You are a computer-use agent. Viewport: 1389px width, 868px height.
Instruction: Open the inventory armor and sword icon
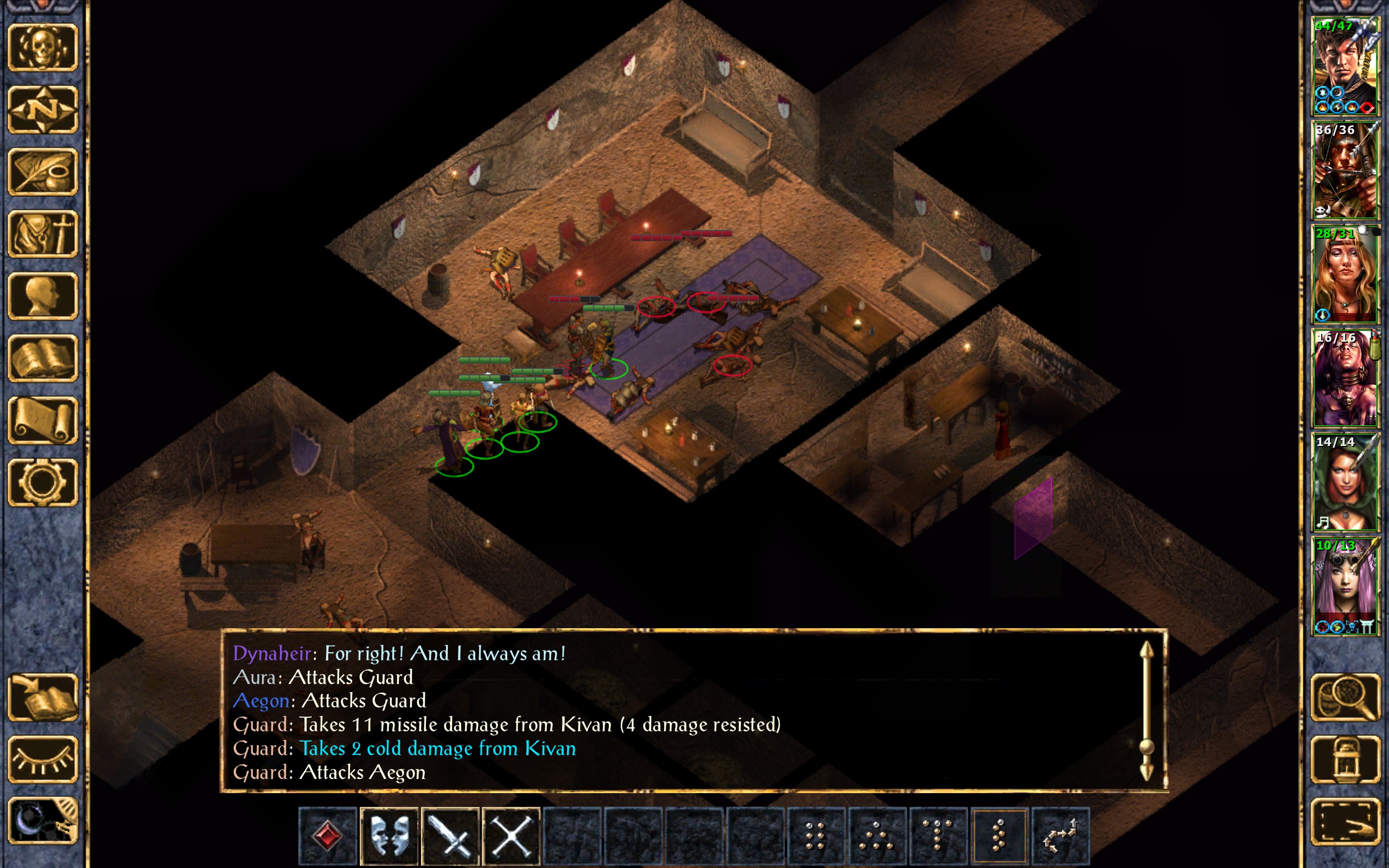(43, 234)
